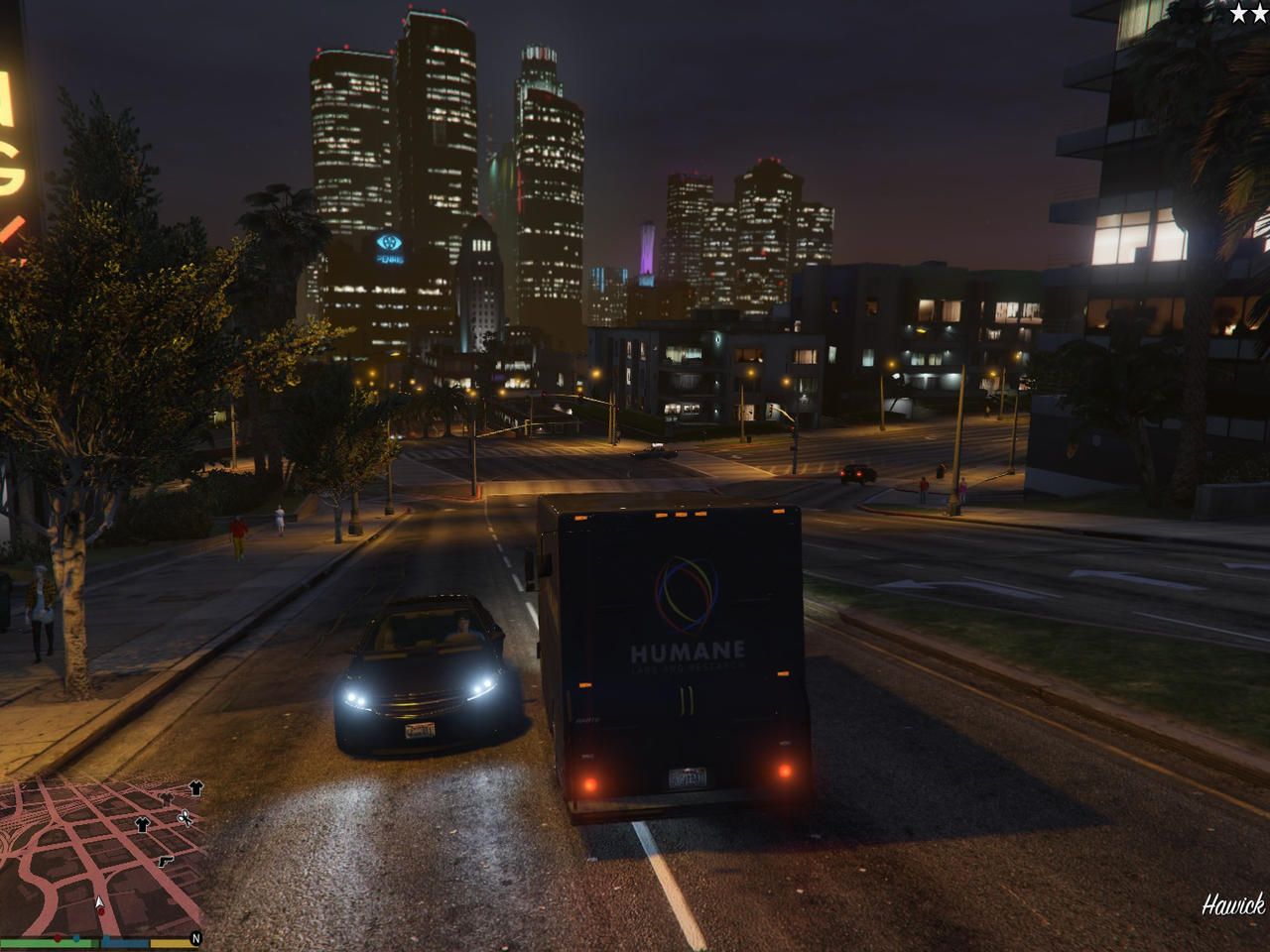1270x952 pixels.
Task: Click the mask shop icon on the minimap
Action: [167, 798]
